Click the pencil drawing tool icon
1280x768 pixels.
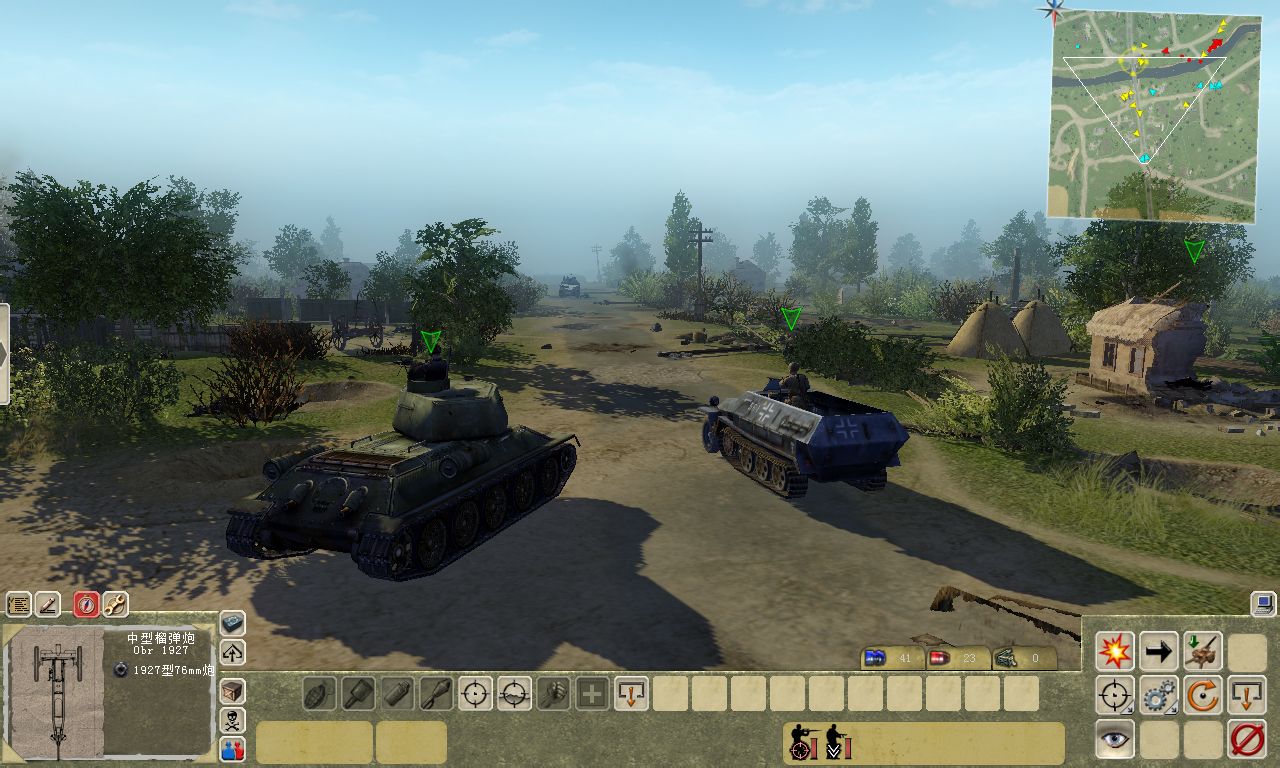pos(48,604)
